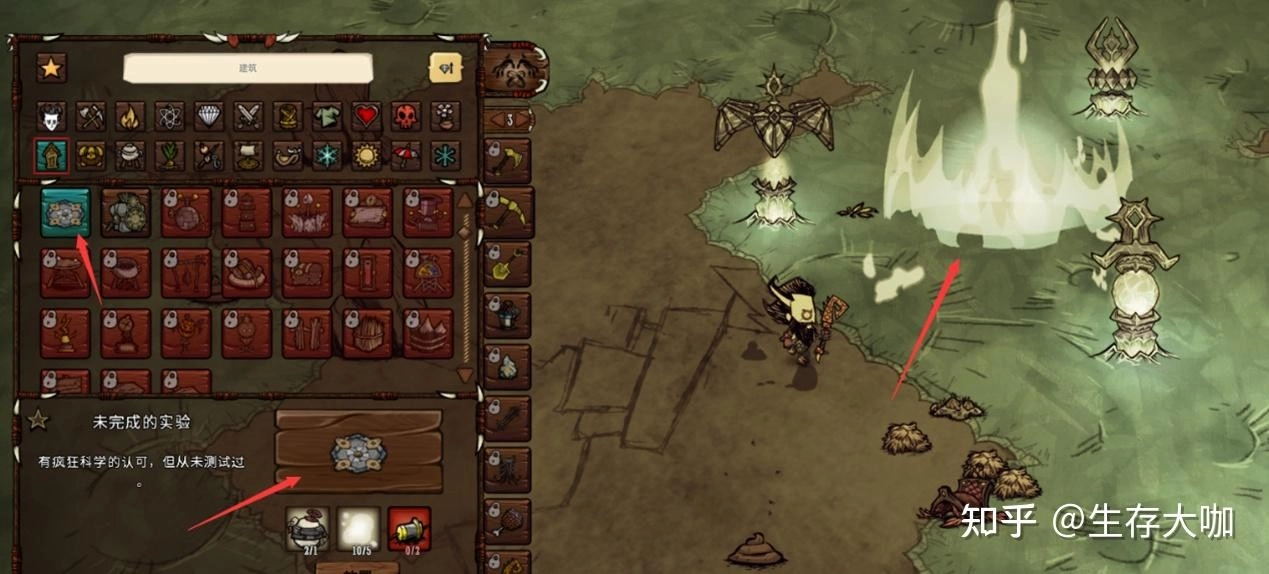Screen dimensions: 1269x574
Task: Choose the sun summer items filter
Action: tap(367, 155)
